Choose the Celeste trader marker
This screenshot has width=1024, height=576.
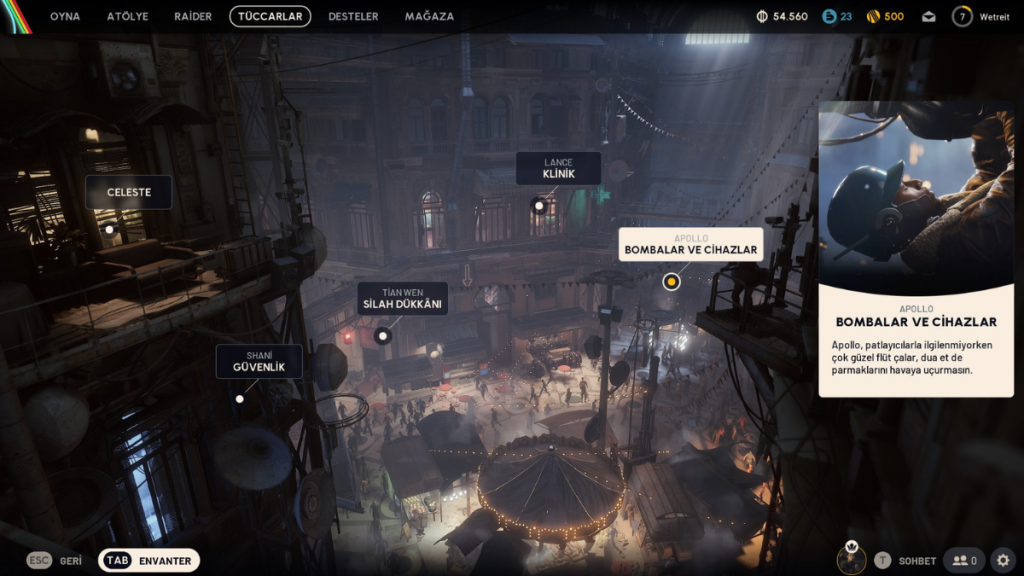click(x=128, y=192)
